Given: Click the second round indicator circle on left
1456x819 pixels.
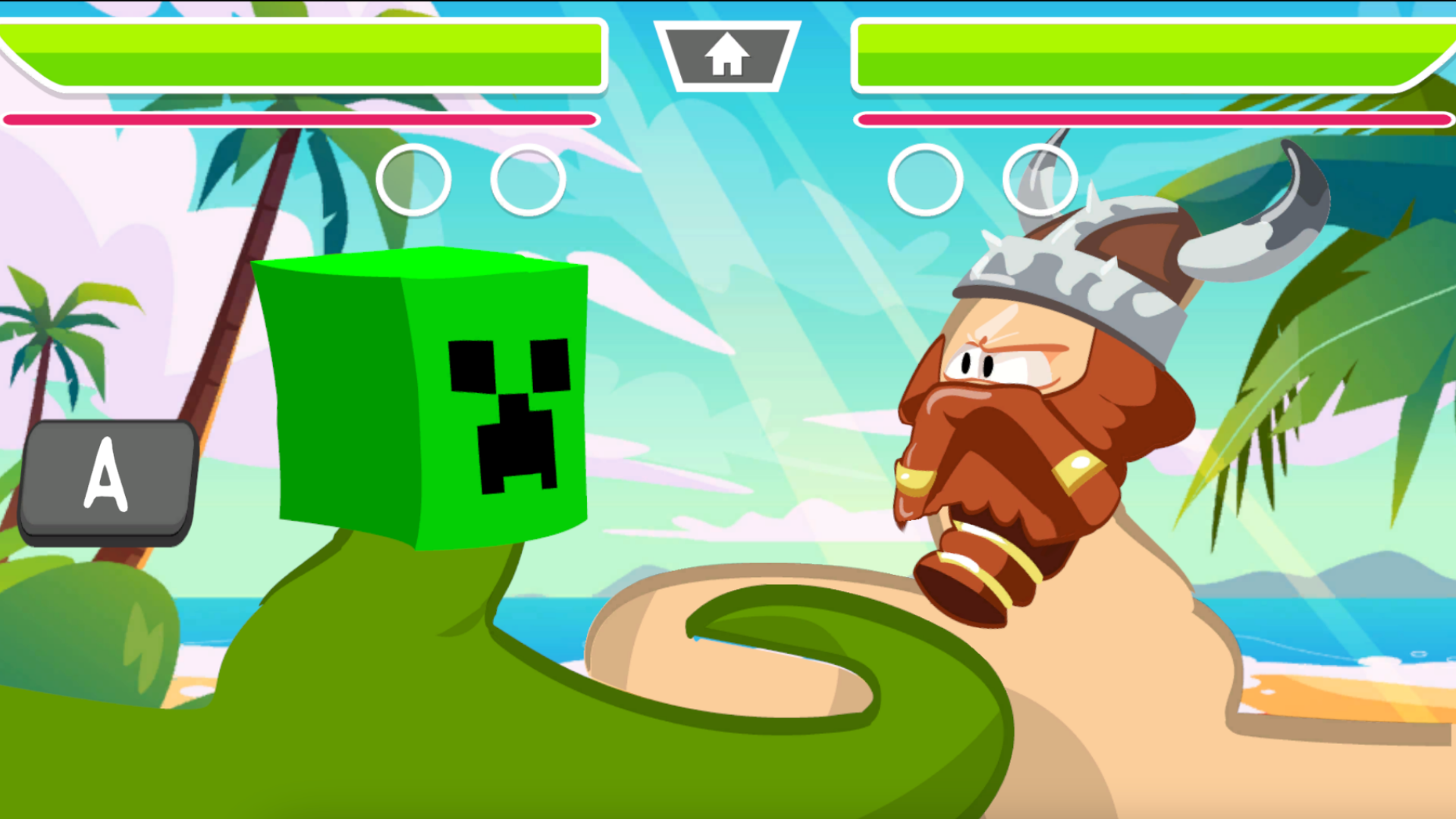Looking at the screenshot, I should tap(528, 180).
